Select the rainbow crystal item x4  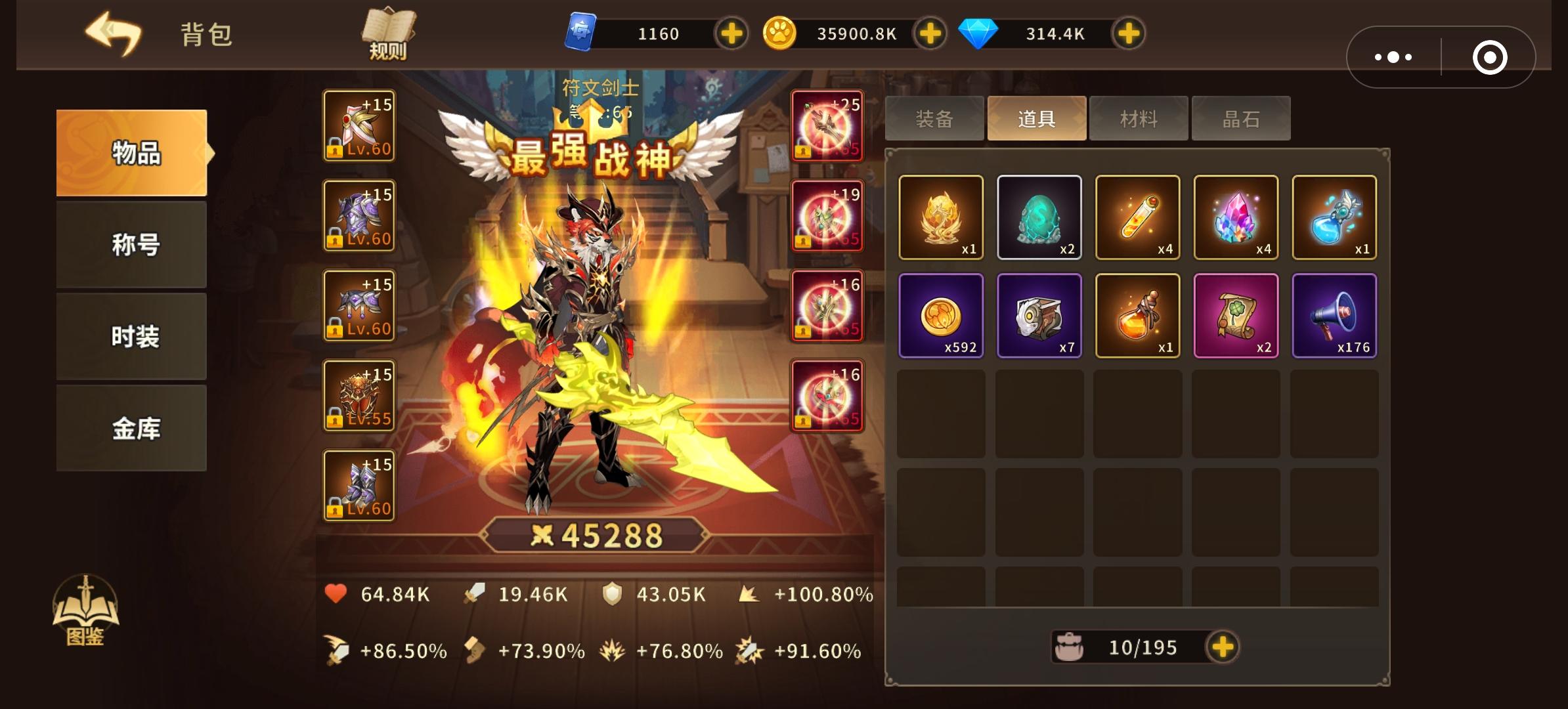[x=1236, y=218]
